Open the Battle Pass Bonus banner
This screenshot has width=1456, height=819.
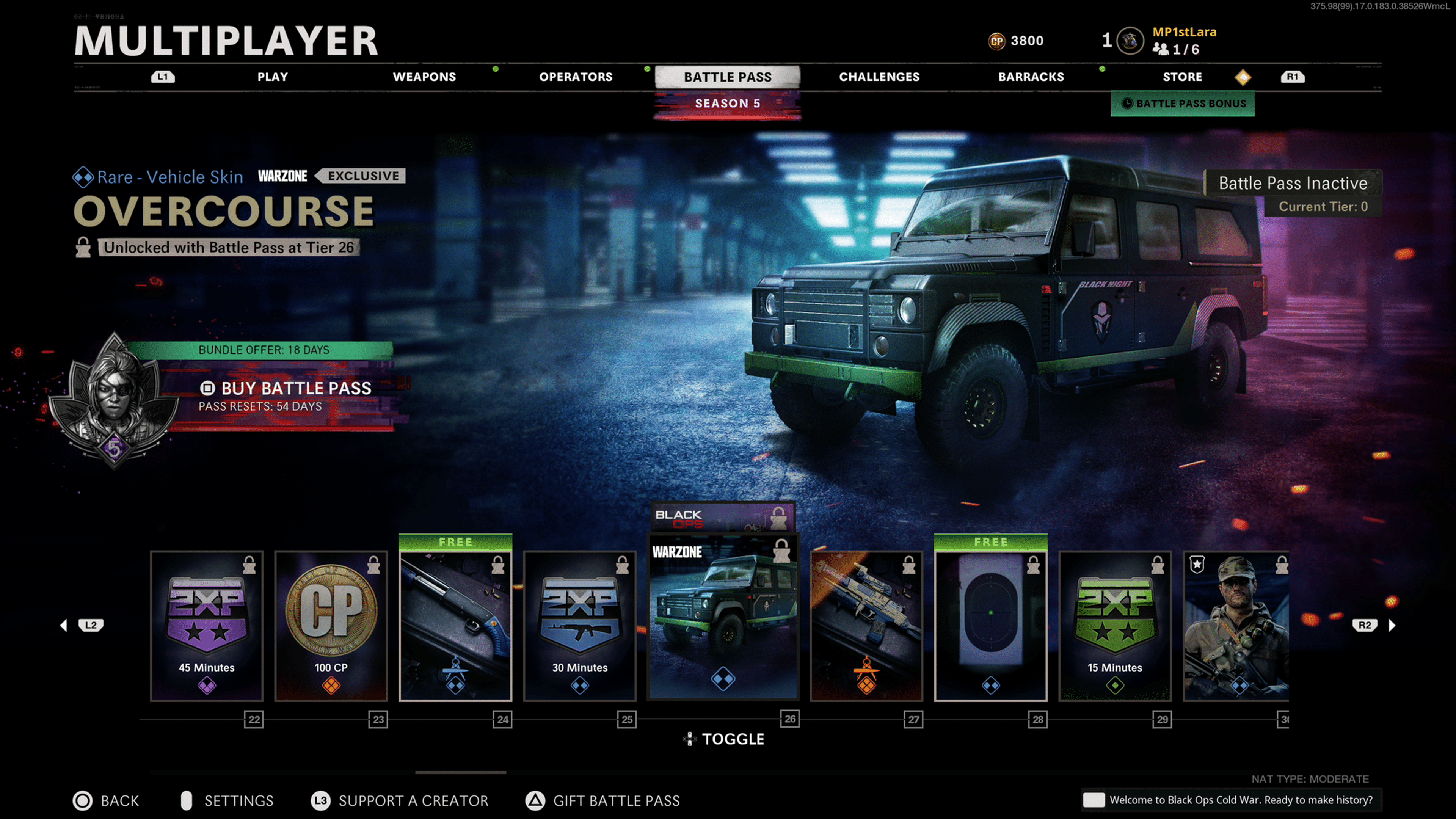tap(1183, 104)
